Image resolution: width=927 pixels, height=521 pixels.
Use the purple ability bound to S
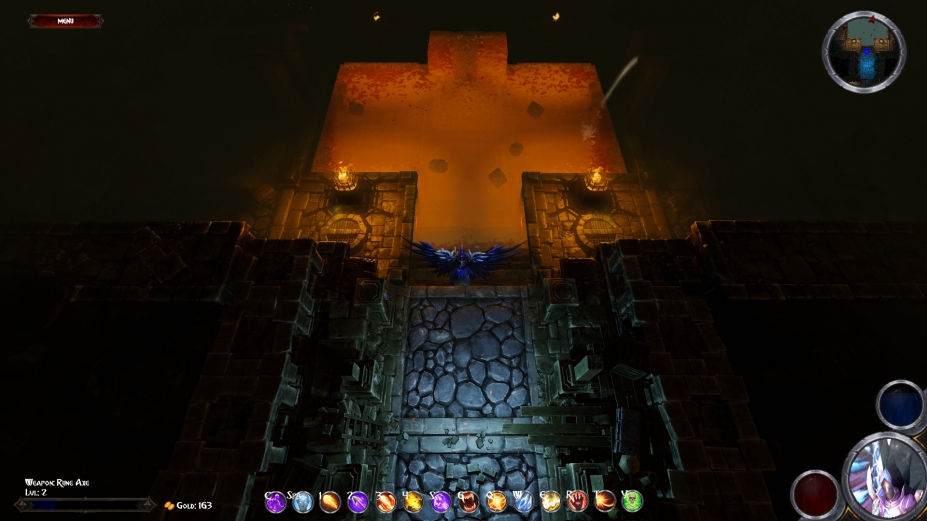pos(441,502)
